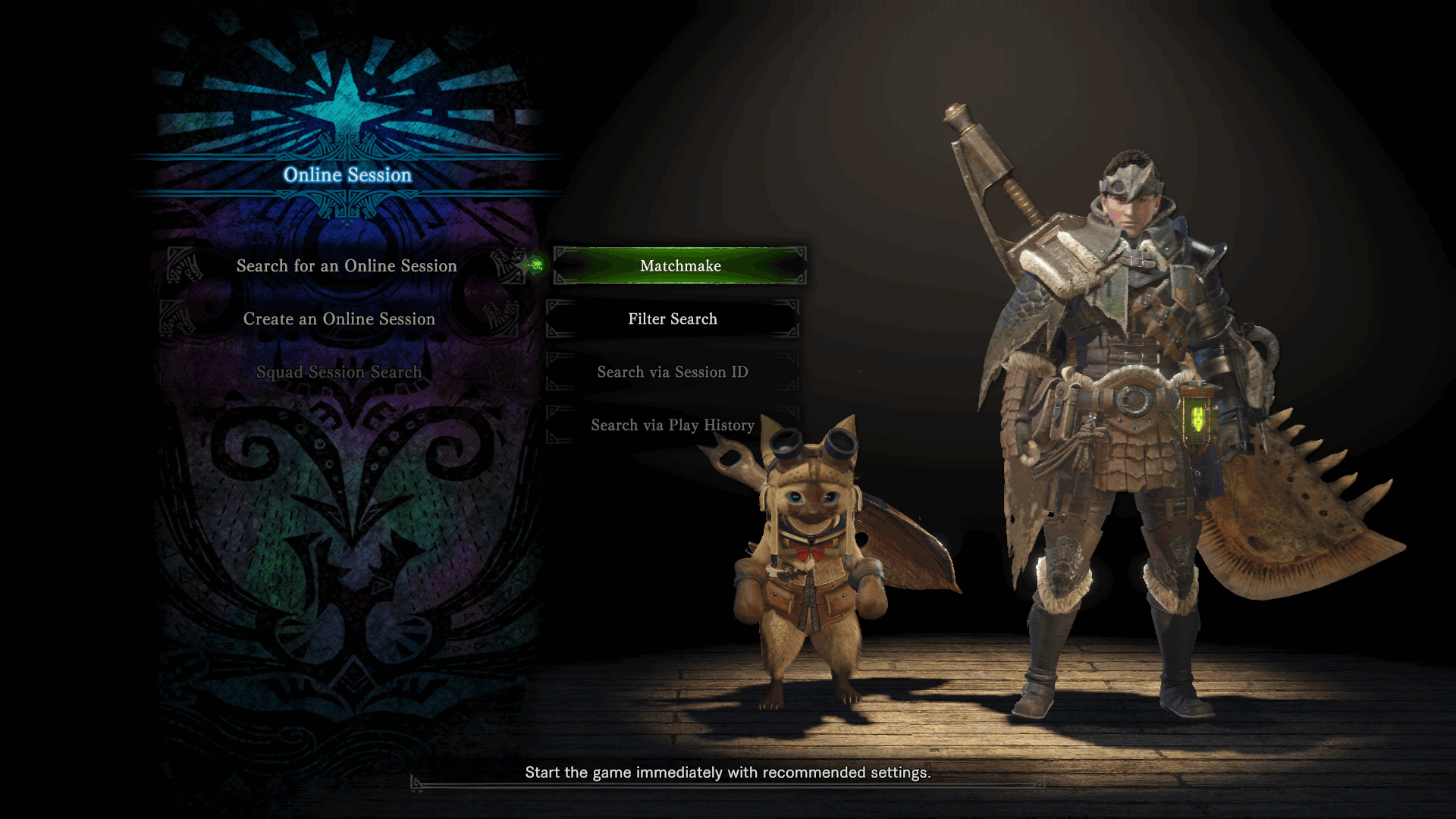Image resolution: width=1456 pixels, height=819 pixels.
Task: Open Filter Search
Action: (672, 318)
